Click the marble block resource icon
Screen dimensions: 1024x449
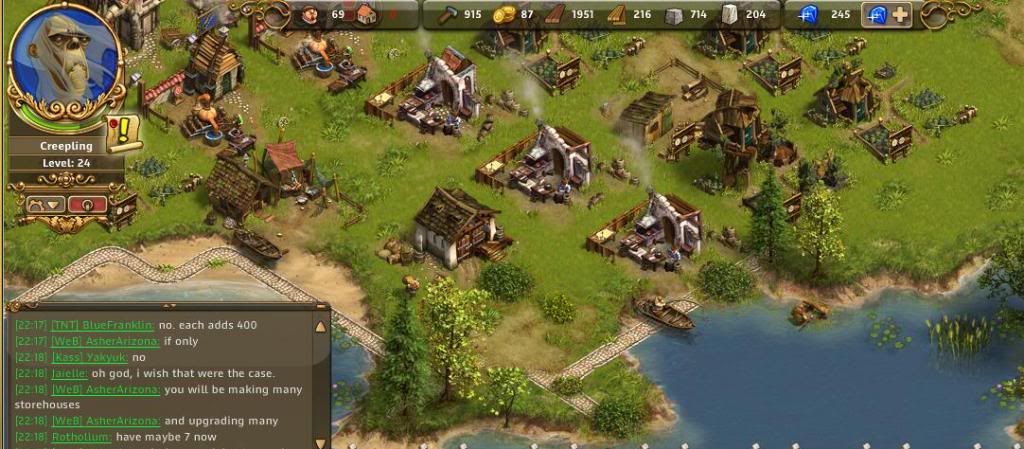729,14
